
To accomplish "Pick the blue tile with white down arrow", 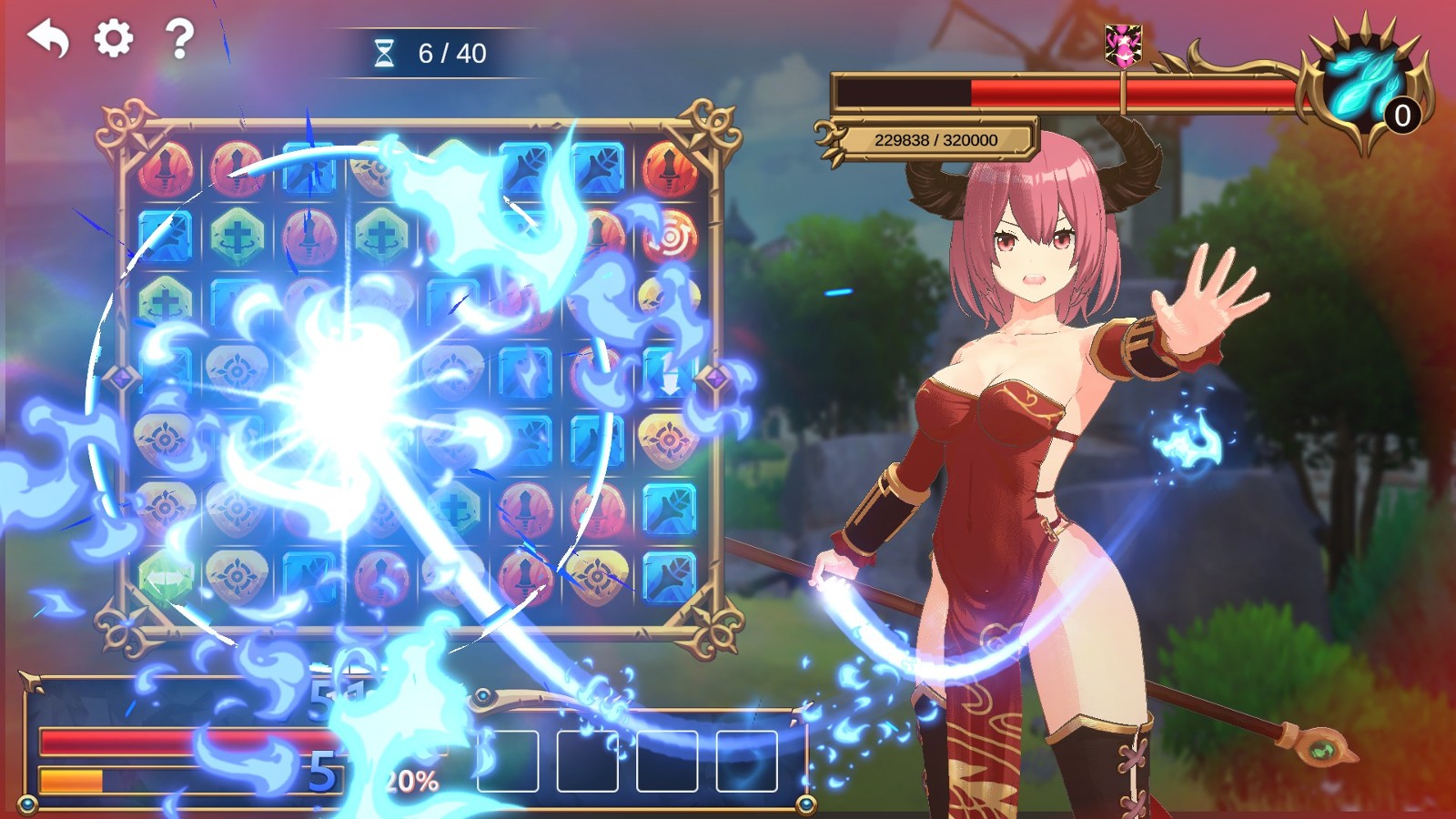I will tap(670, 373).
